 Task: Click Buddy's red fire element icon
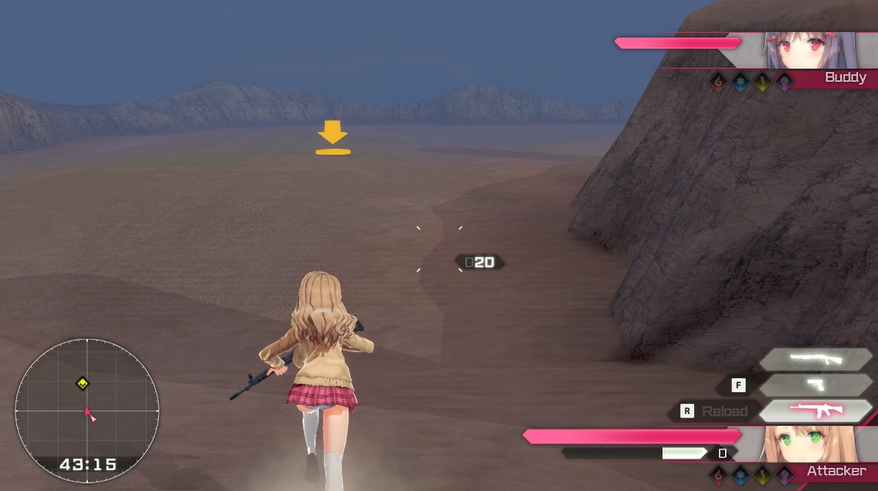tap(719, 83)
